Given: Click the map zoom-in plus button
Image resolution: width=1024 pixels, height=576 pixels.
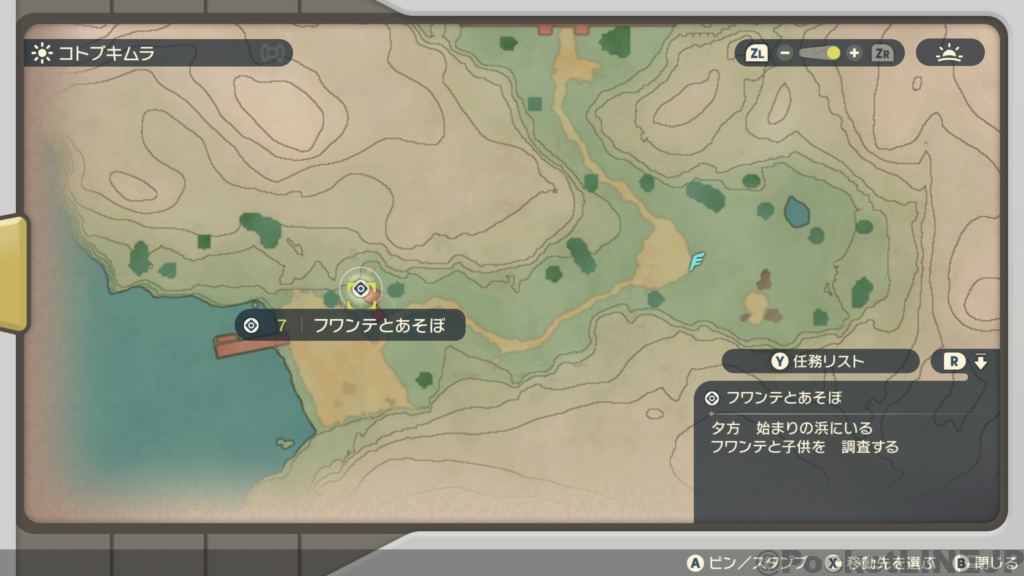Looking at the screenshot, I should pyautogui.click(x=854, y=53).
